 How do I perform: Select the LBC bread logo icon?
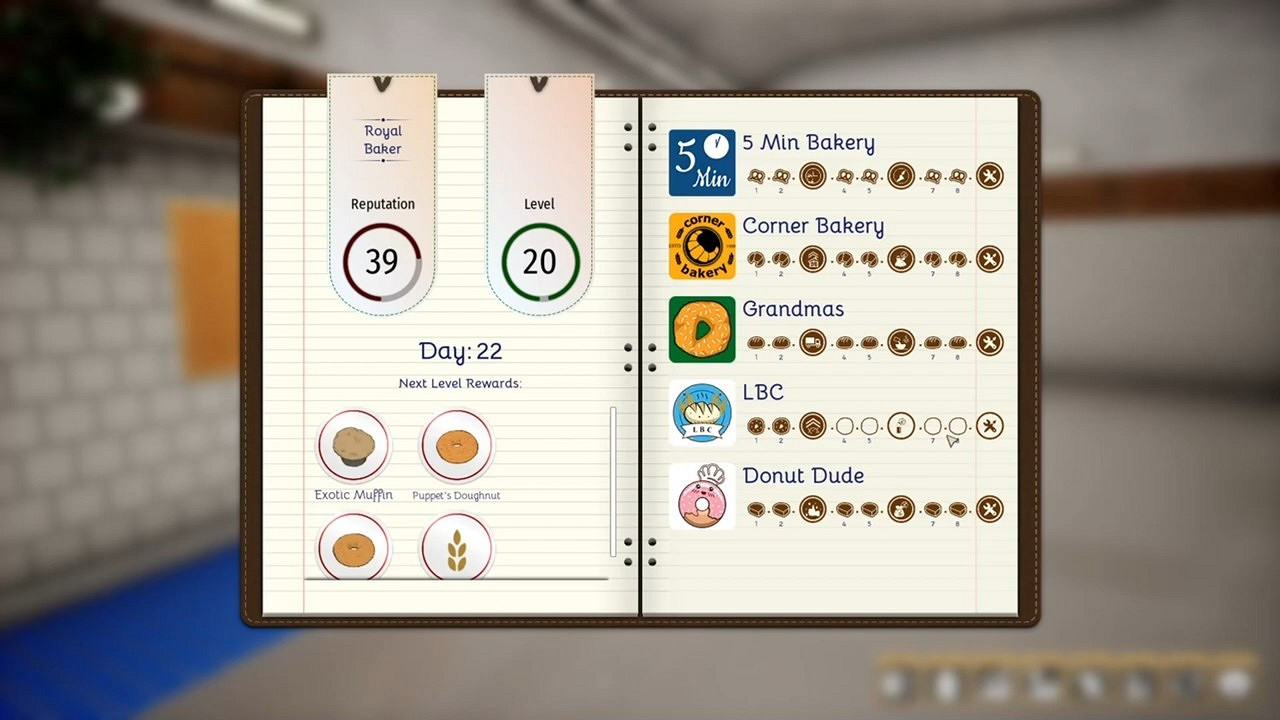(x=701, y=414)
